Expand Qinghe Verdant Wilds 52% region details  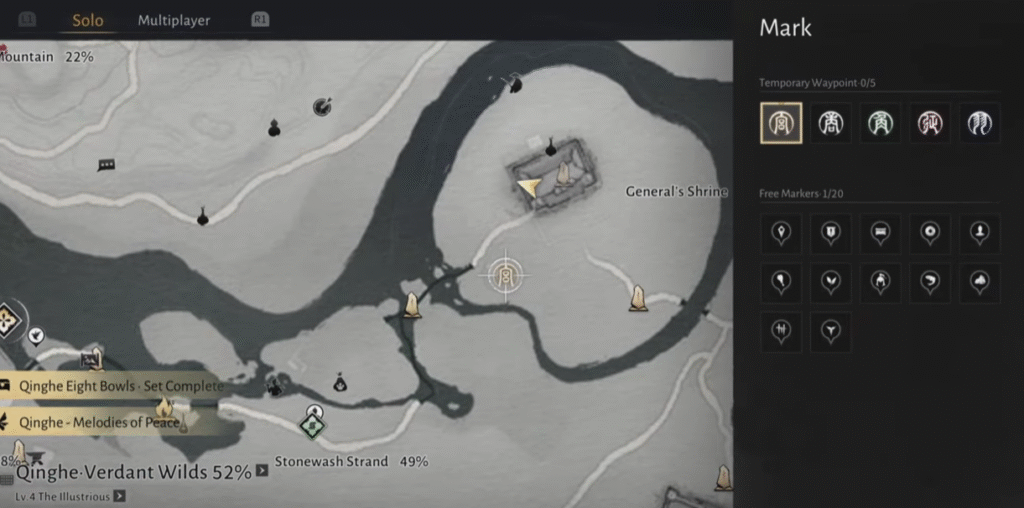pyautogui.click(x=262, y=470)
